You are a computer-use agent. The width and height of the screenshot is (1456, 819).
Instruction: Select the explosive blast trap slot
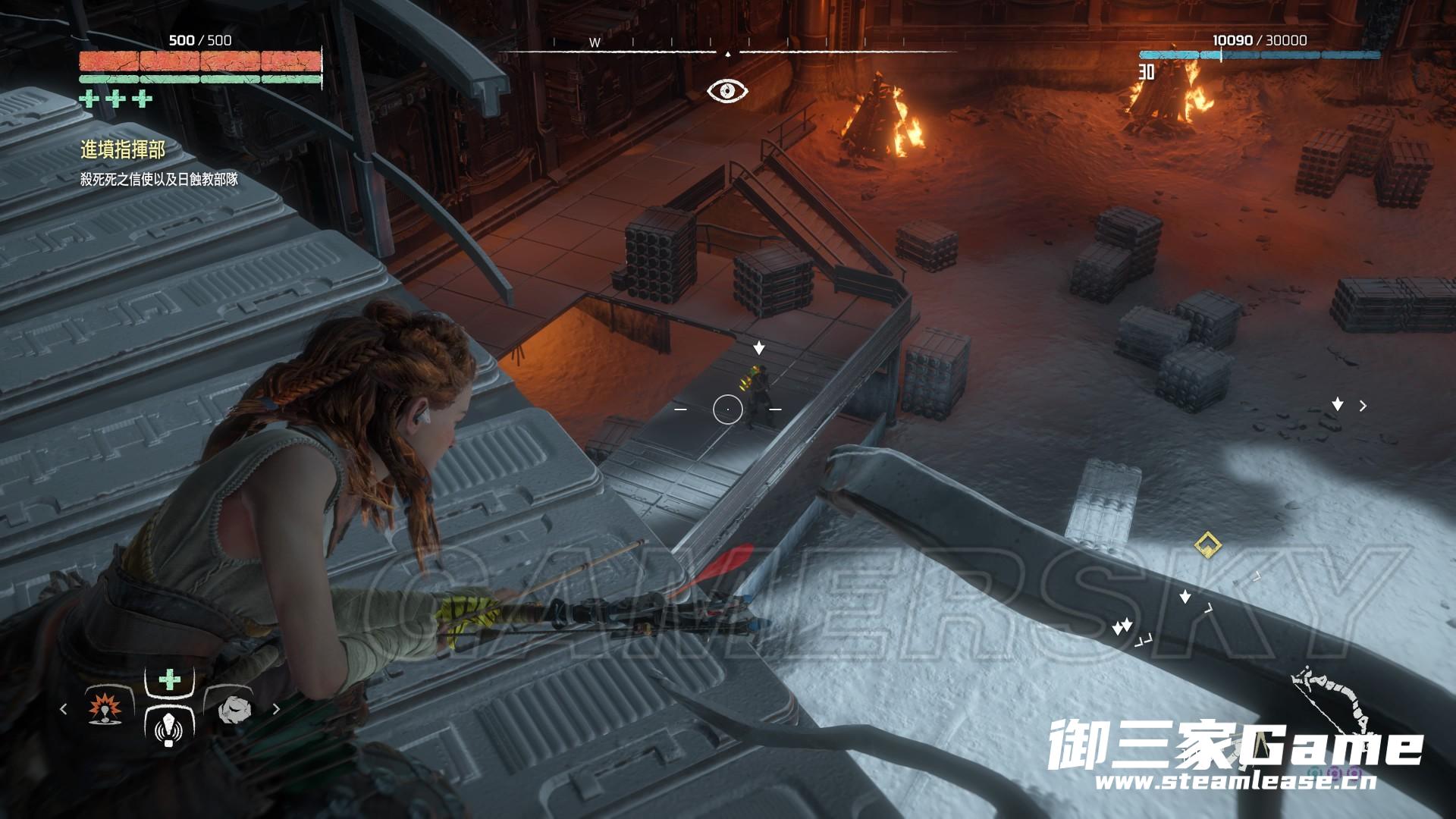[x=105, y=708]
